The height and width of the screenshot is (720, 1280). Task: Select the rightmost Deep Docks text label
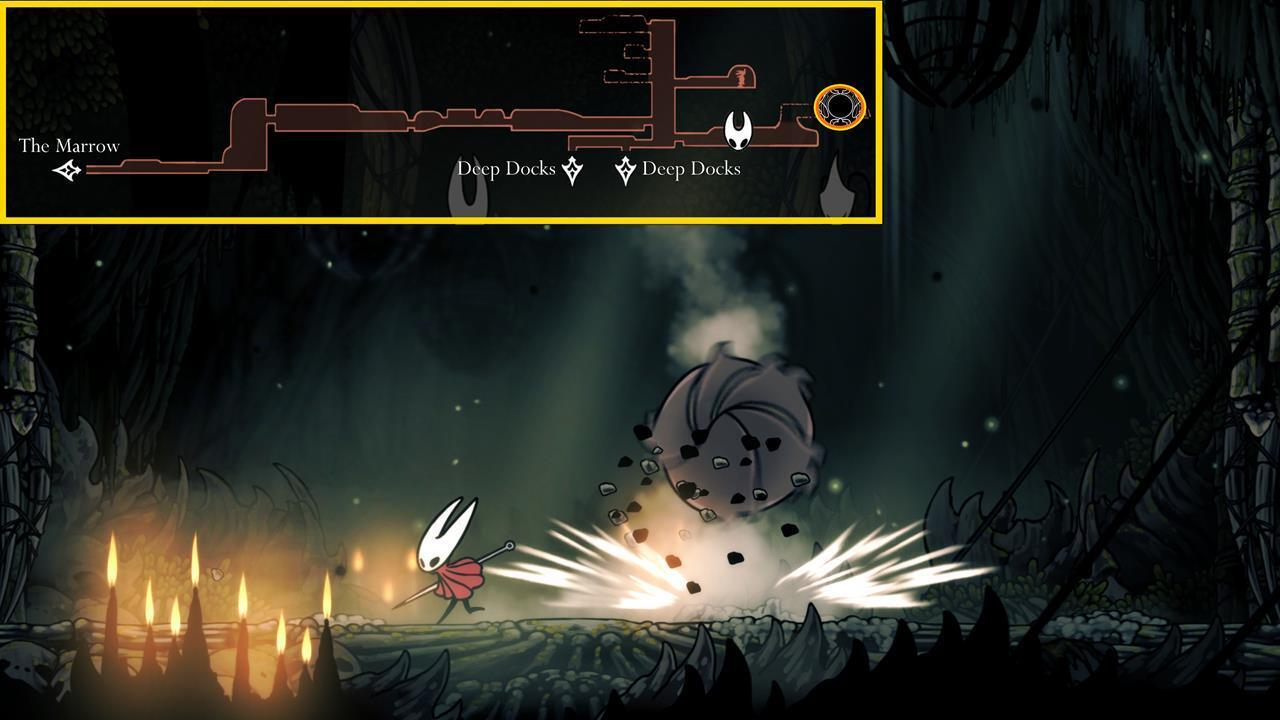(690, 169)
